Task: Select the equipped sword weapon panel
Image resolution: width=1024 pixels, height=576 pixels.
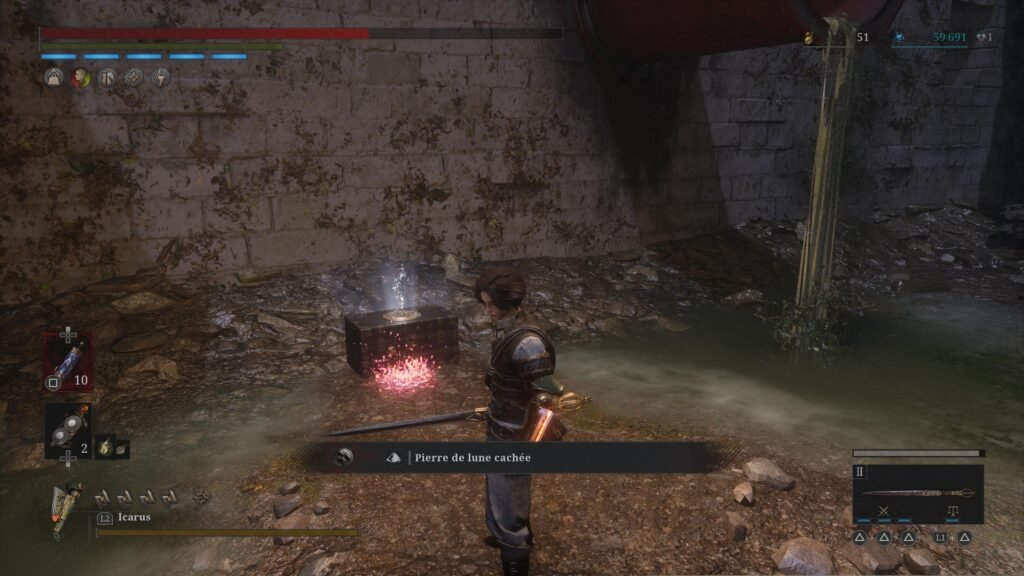Action: 918,492
